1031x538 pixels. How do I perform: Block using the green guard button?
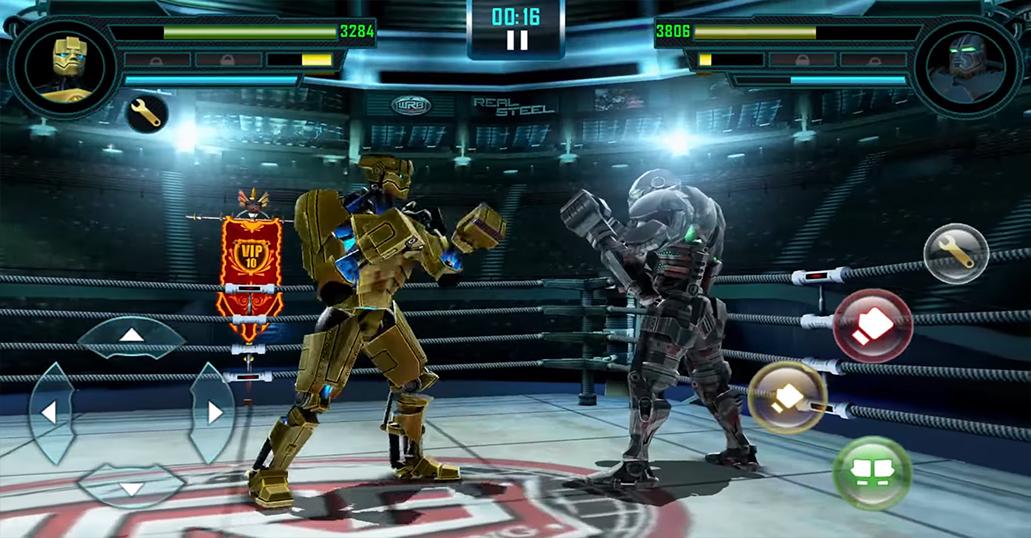(872, 472)
